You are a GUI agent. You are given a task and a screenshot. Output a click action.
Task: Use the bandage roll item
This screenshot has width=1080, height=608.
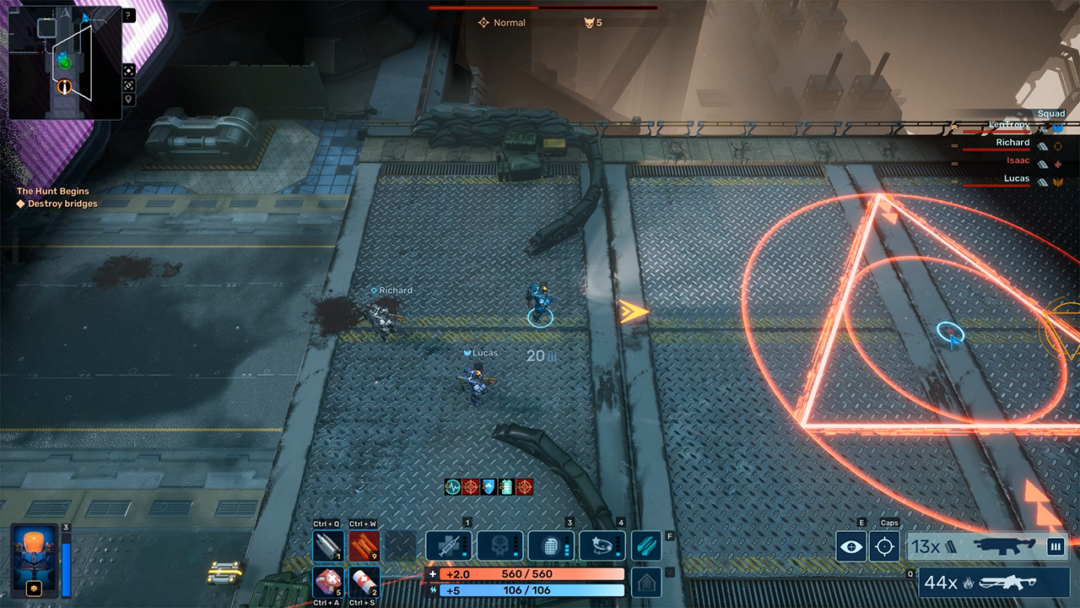[364, 581]
